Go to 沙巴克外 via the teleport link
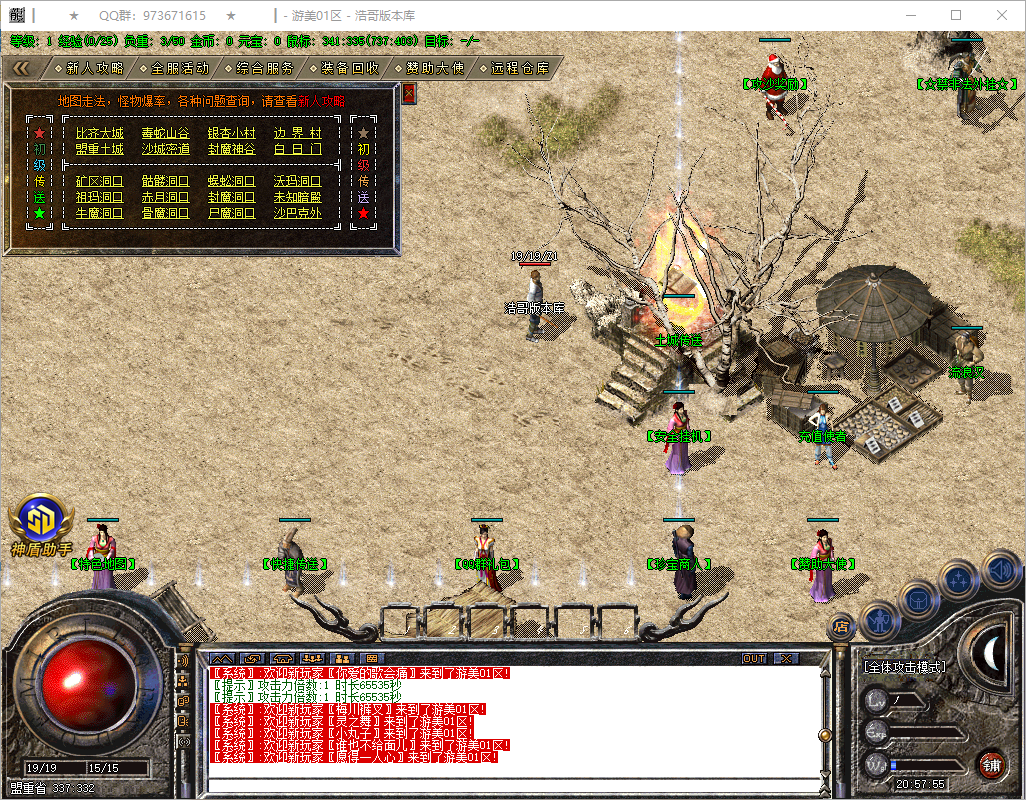Viewport: 1026px width, 800px height. 298,213
